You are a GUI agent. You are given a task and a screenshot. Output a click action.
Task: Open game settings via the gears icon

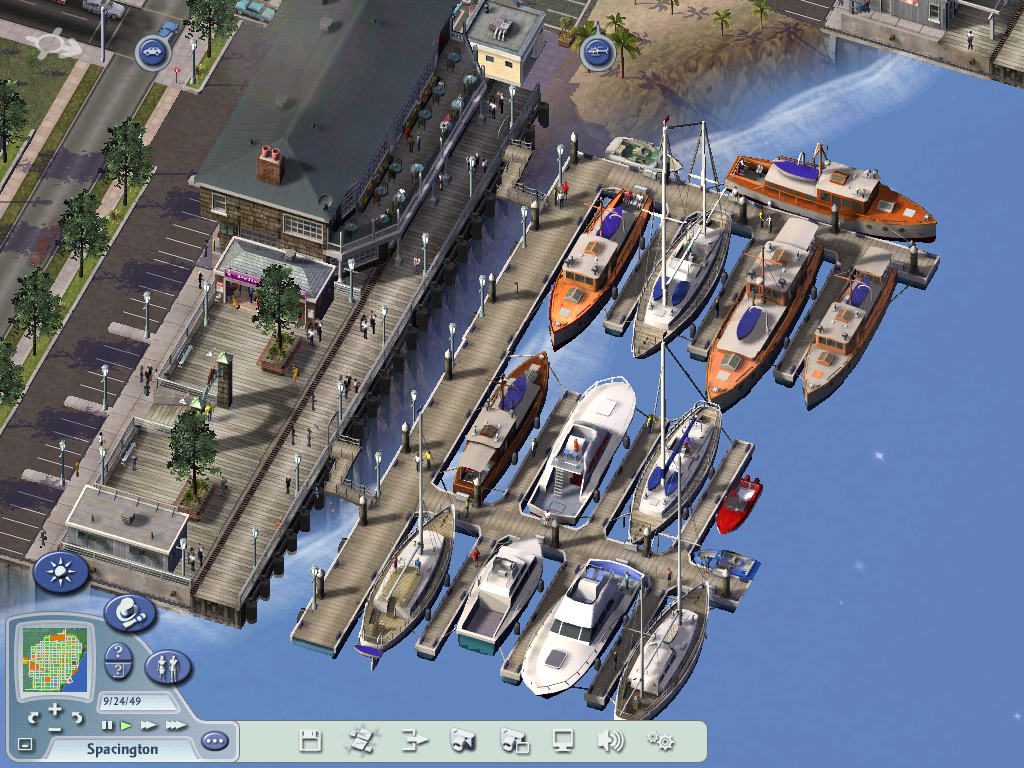pyautogui.click(x=660, y=741)
